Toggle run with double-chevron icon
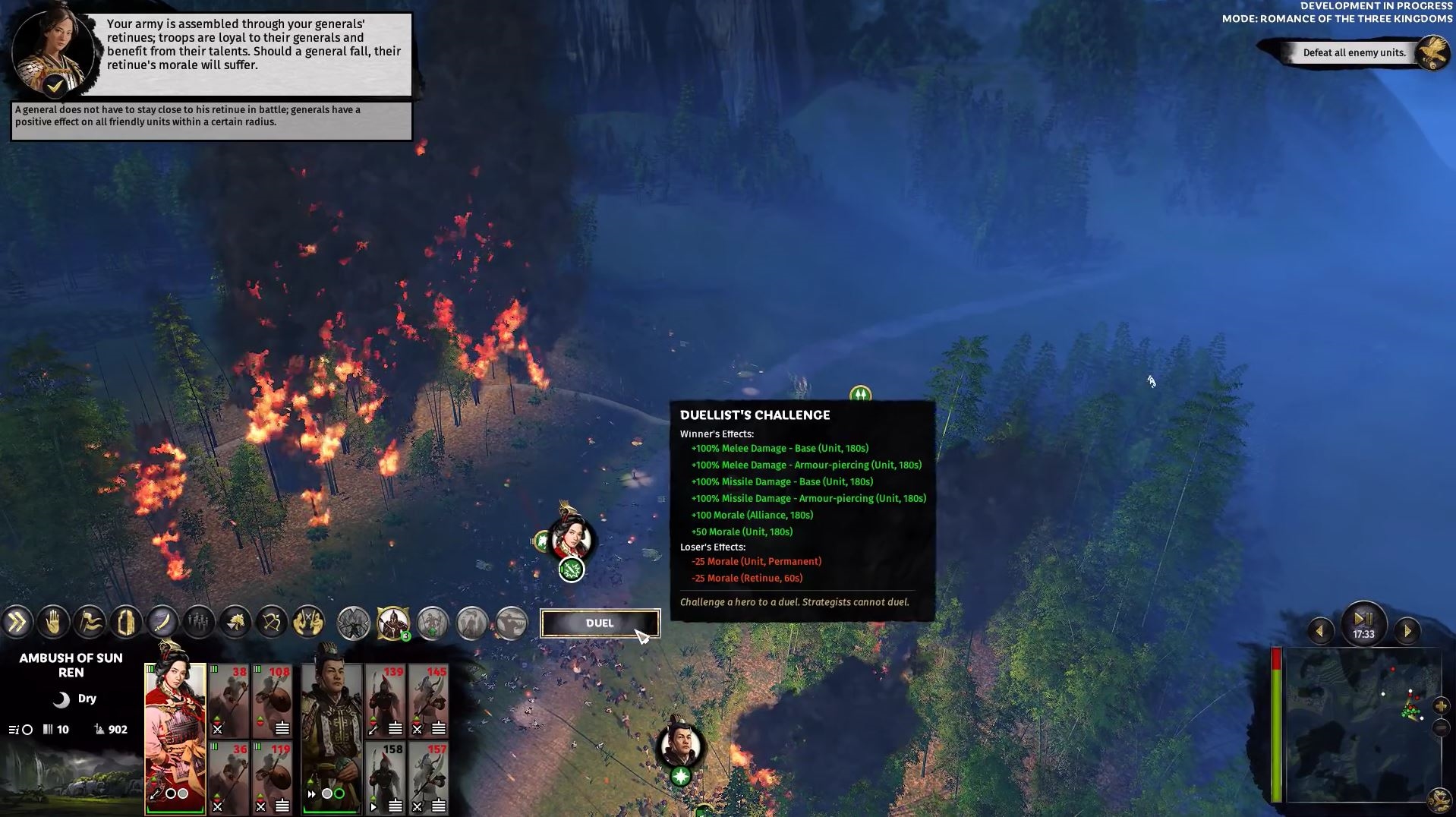1456x817 pixels. 17,623
